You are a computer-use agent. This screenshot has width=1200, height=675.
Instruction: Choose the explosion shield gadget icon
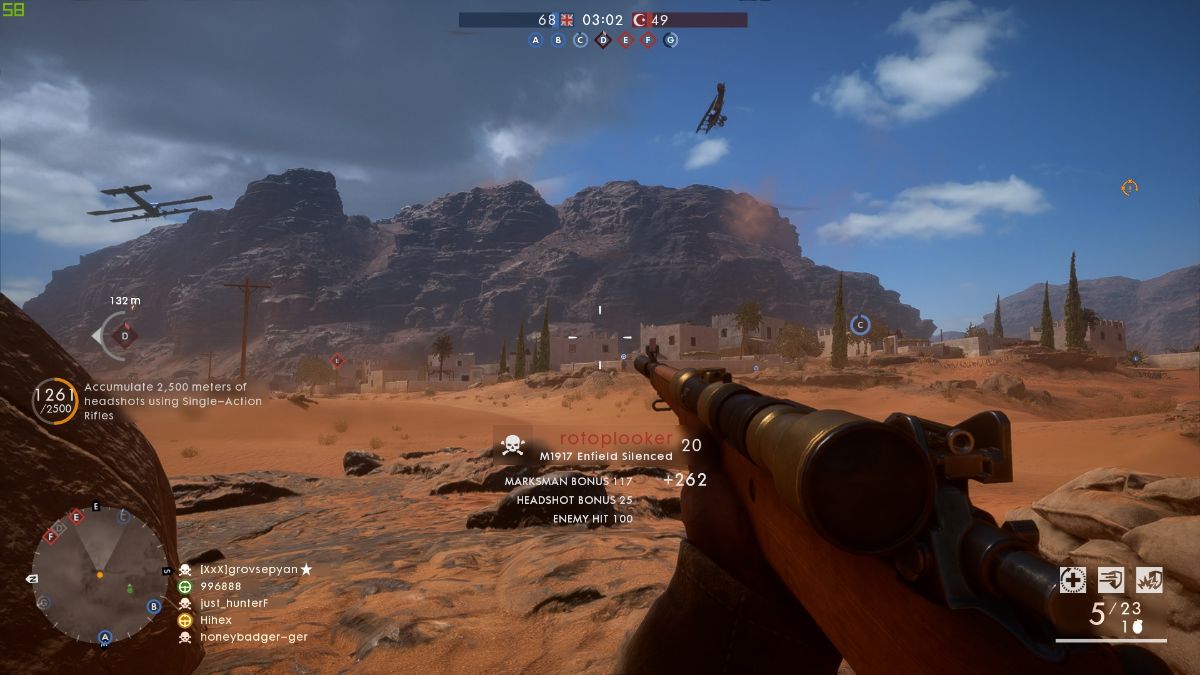tap(1149, 579)
